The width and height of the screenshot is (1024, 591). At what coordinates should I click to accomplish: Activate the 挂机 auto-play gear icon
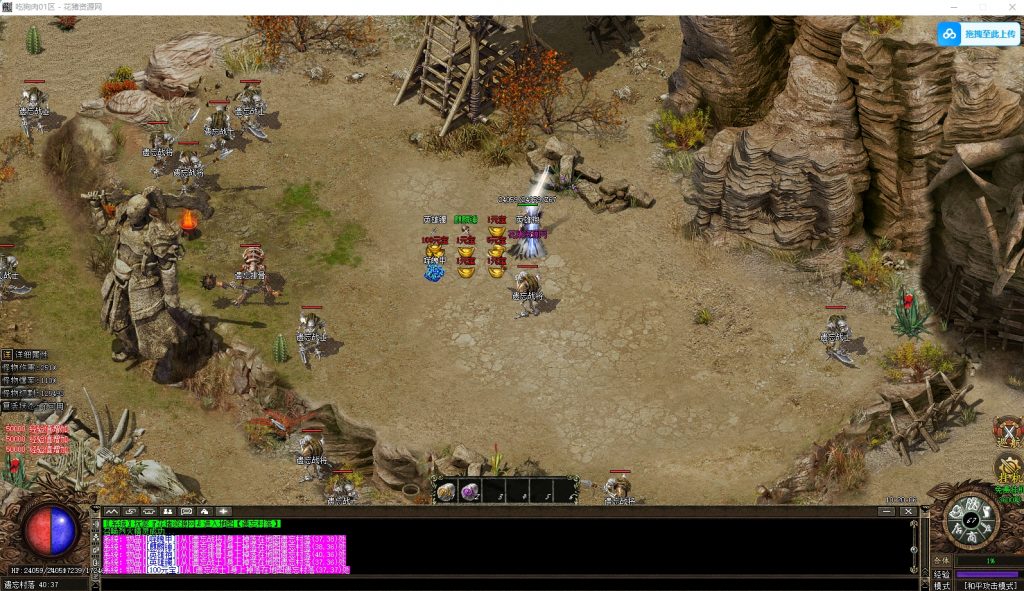[x=1009, y=468]
